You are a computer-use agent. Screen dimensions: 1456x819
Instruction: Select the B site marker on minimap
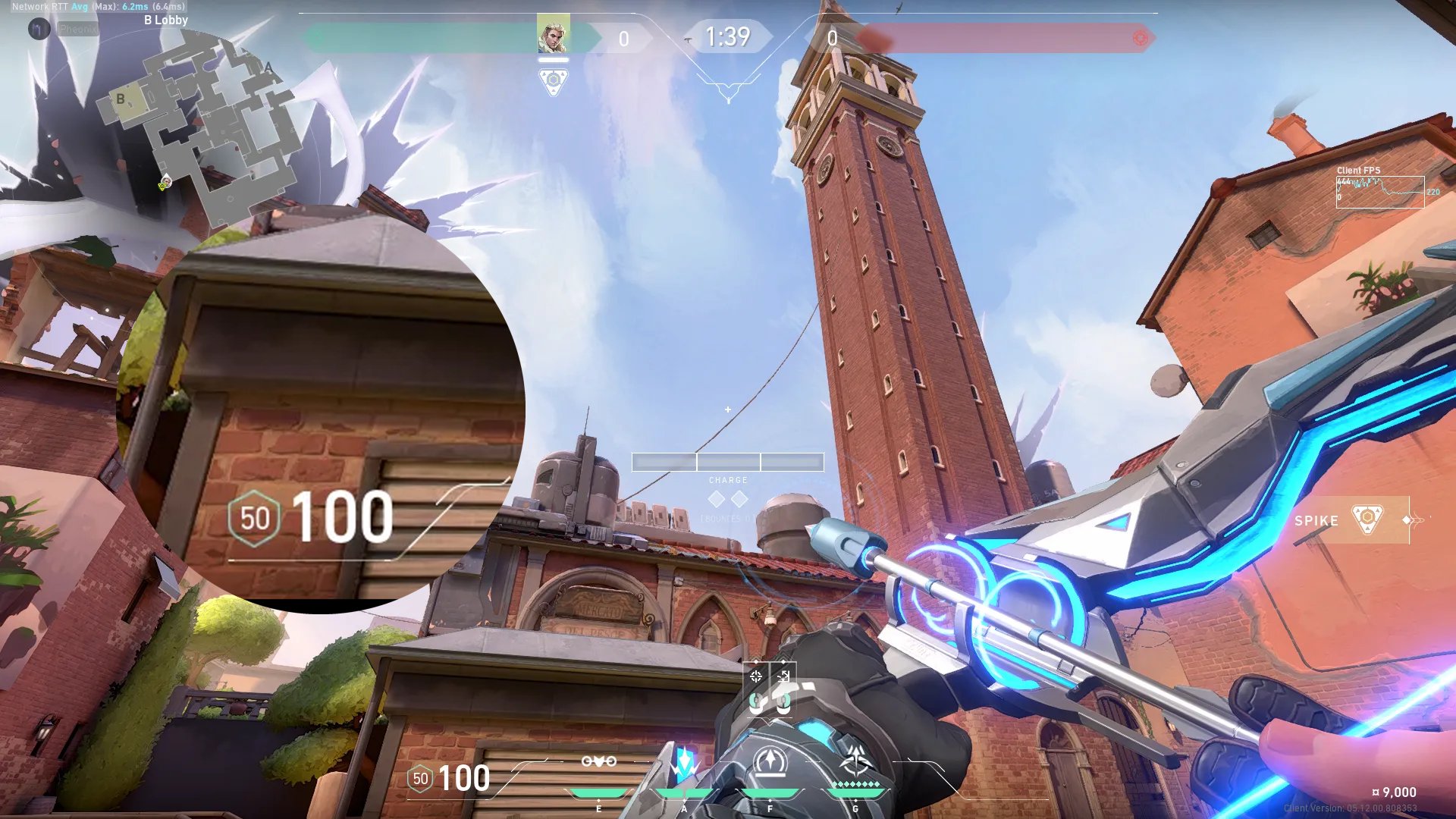click(x=121, y=99)
